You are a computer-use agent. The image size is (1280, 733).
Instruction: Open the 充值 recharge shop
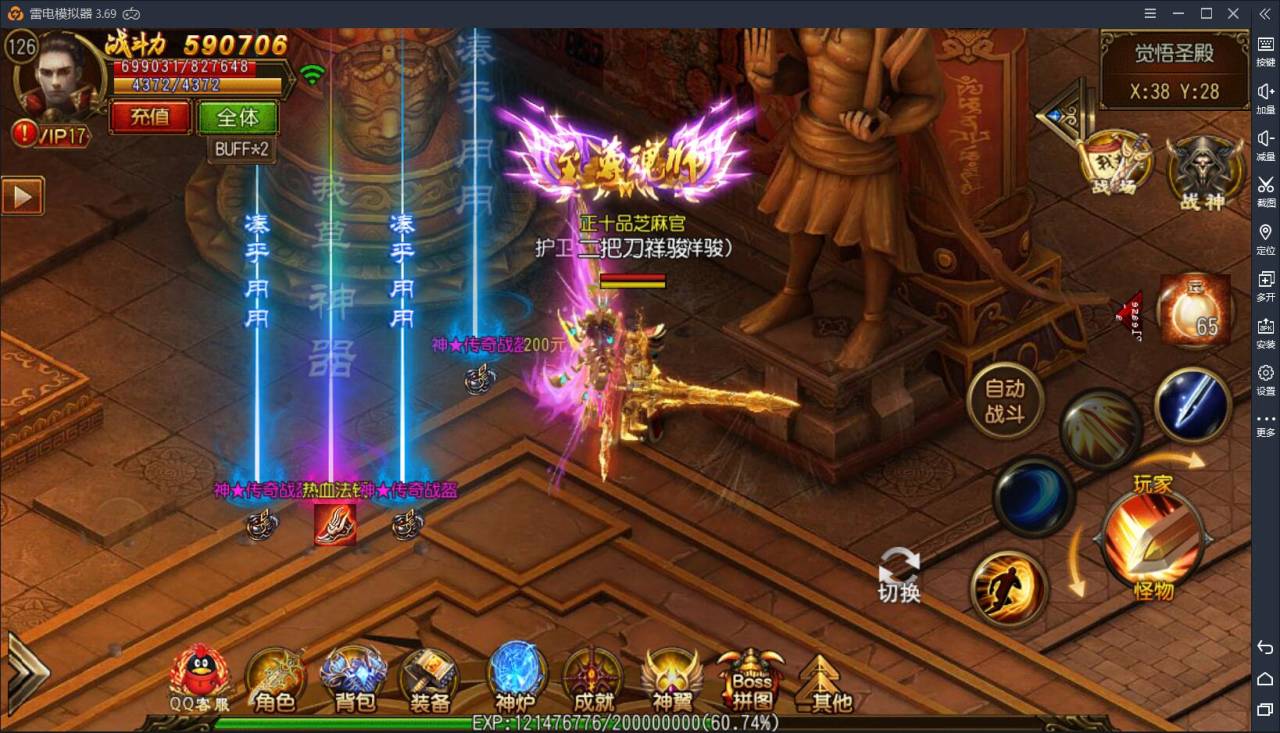tap(150, 117)
